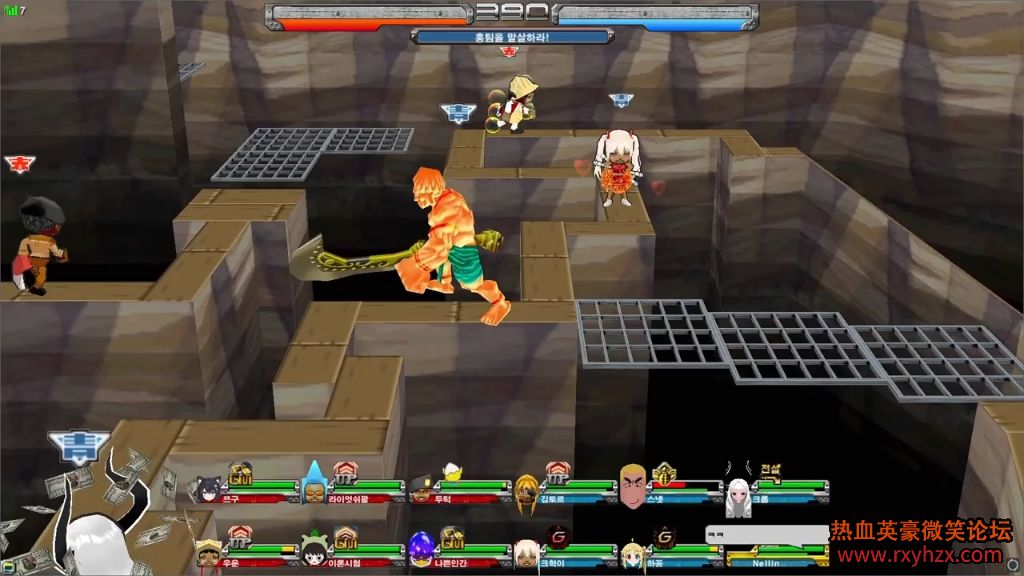Select the 이론시험 player with green sprout hat

coord(314,549)
